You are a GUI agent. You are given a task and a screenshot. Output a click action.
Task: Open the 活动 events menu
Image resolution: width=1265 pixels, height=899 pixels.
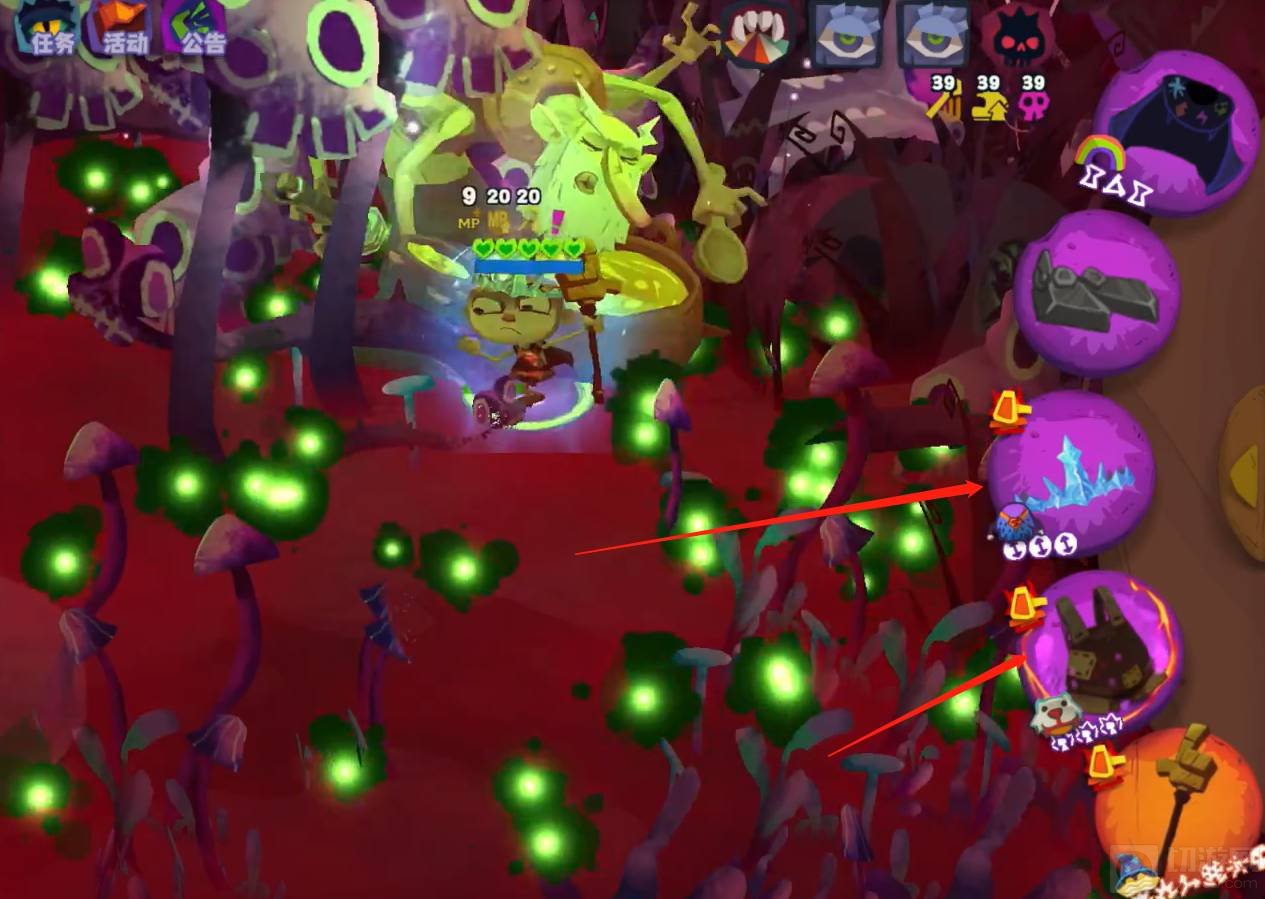tap(122, 28)
